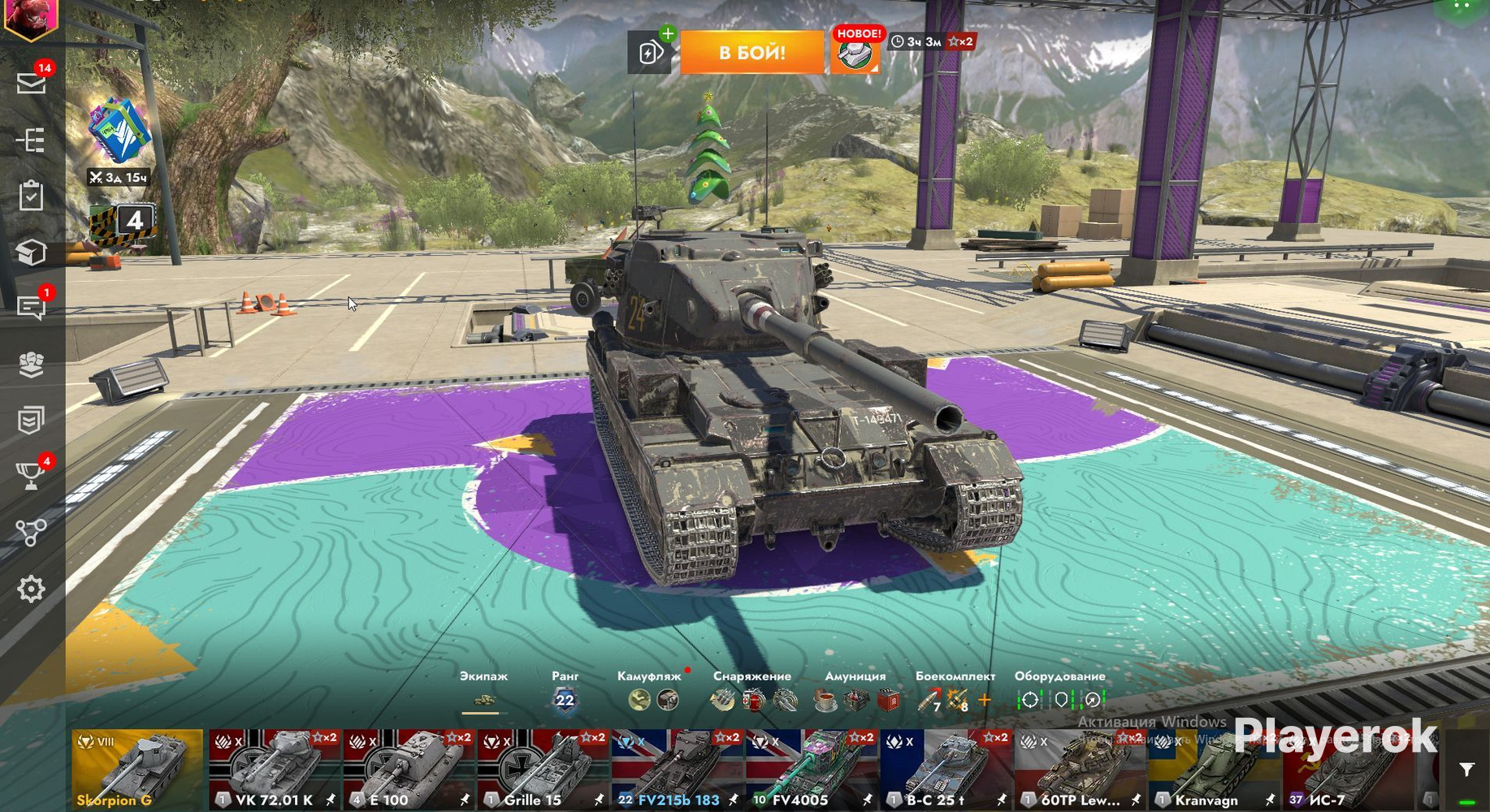
Task: Open the missions clipboard icon
Action: [x=32, y=196]
